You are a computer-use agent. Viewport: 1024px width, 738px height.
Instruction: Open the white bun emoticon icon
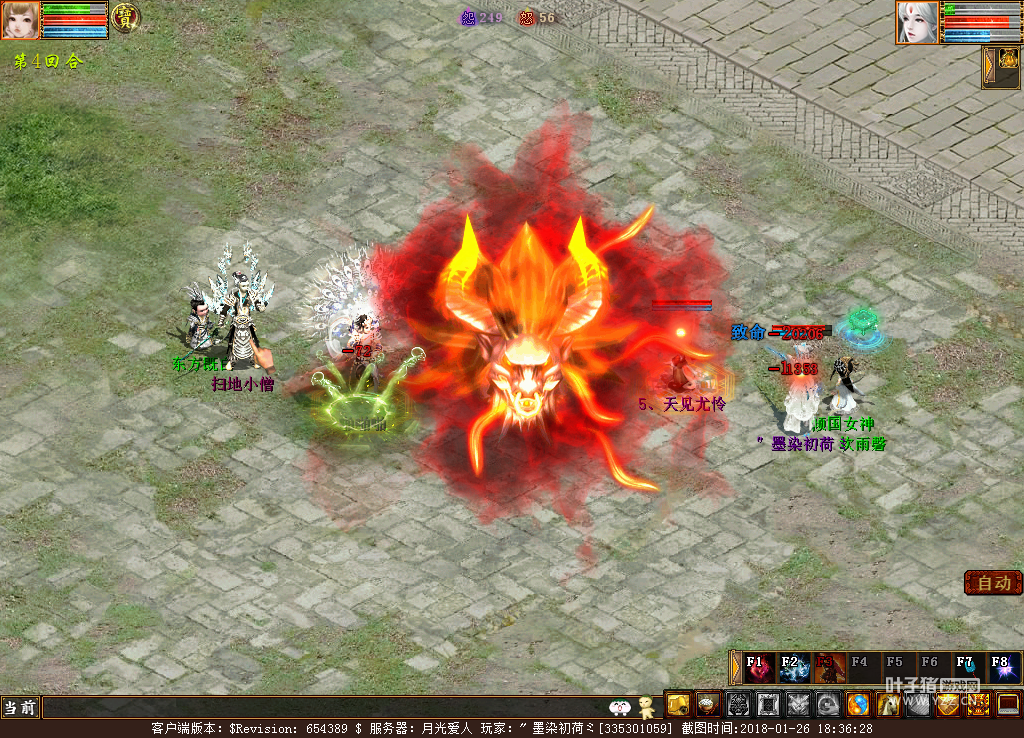point(620,708)
